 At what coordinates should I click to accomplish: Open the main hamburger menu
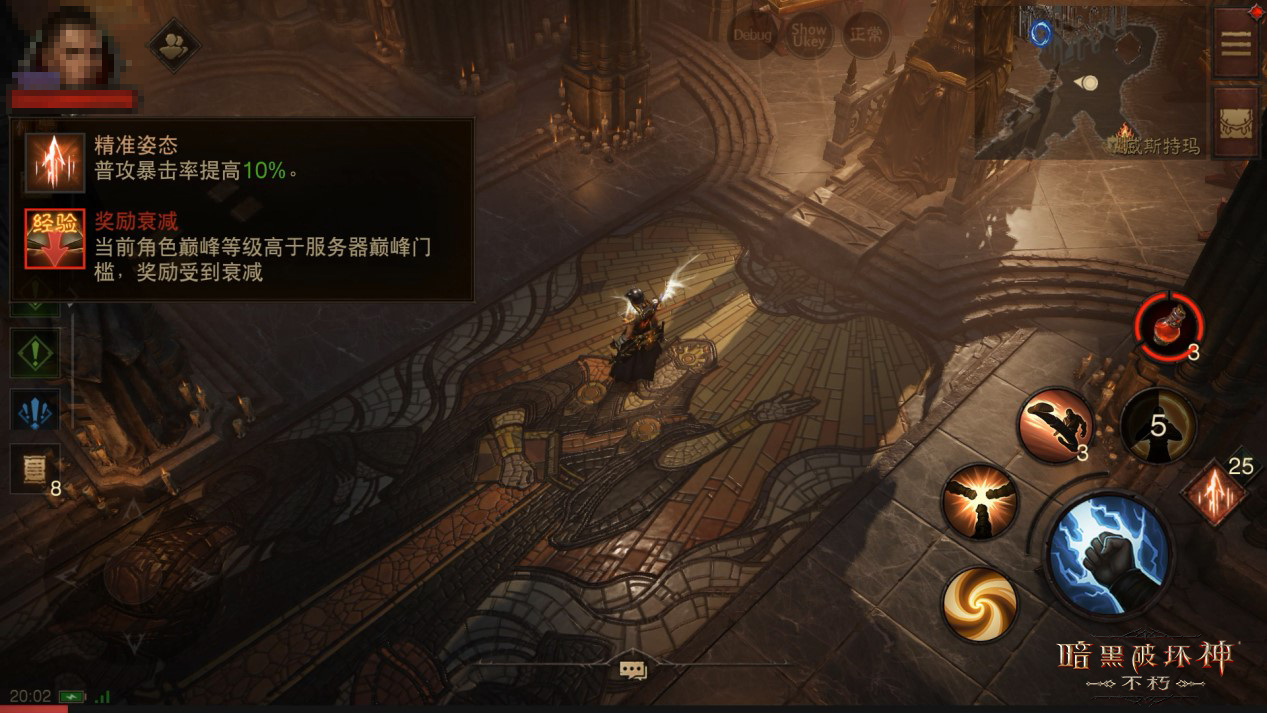click(x=1236, y=44)
